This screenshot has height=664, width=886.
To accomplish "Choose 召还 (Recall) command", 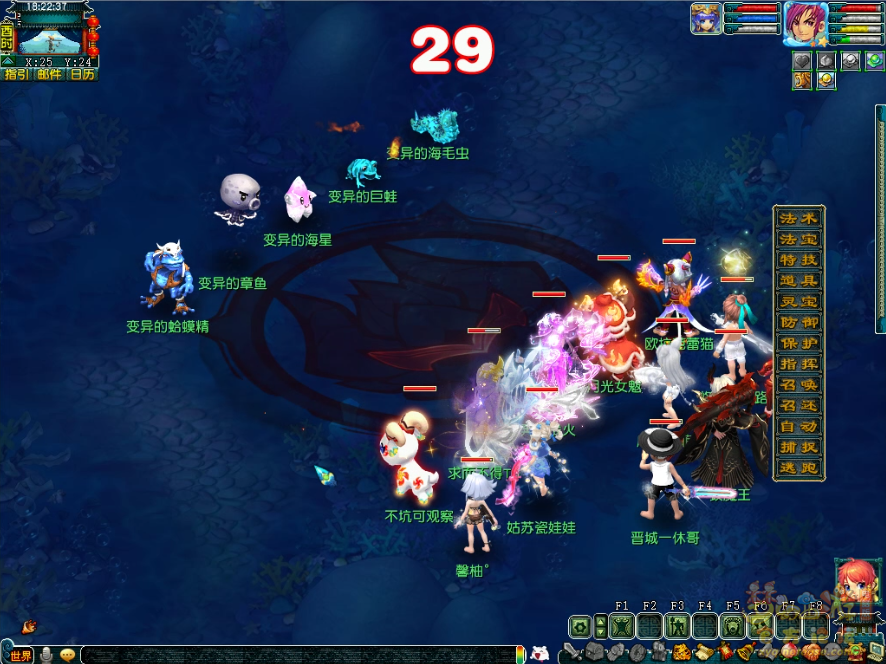I will point(798,406).
